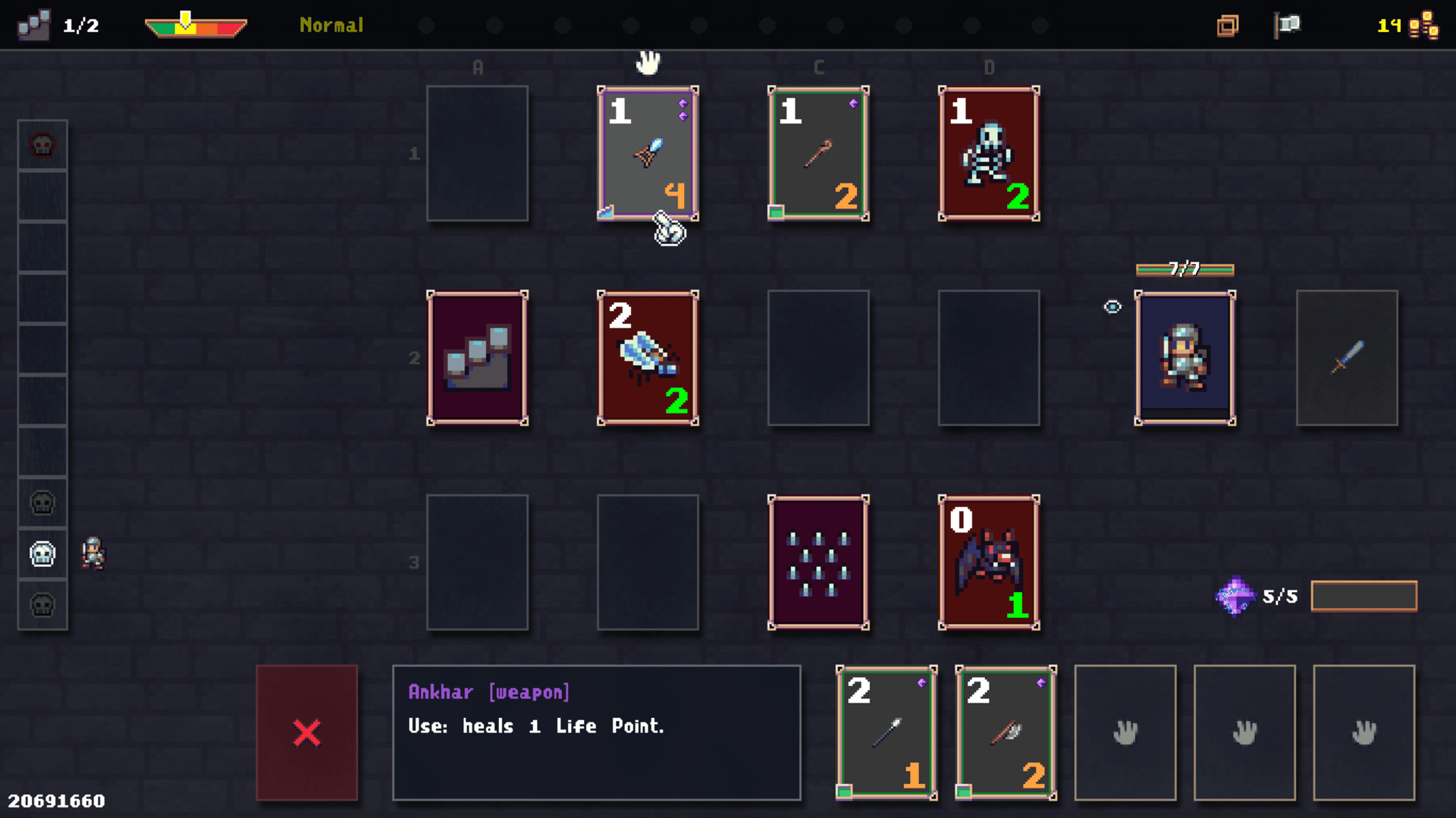Viewport: 1456px width, 818px height.
Task: Click the hero card showing 7/7 health
Action: point(1185,358)
